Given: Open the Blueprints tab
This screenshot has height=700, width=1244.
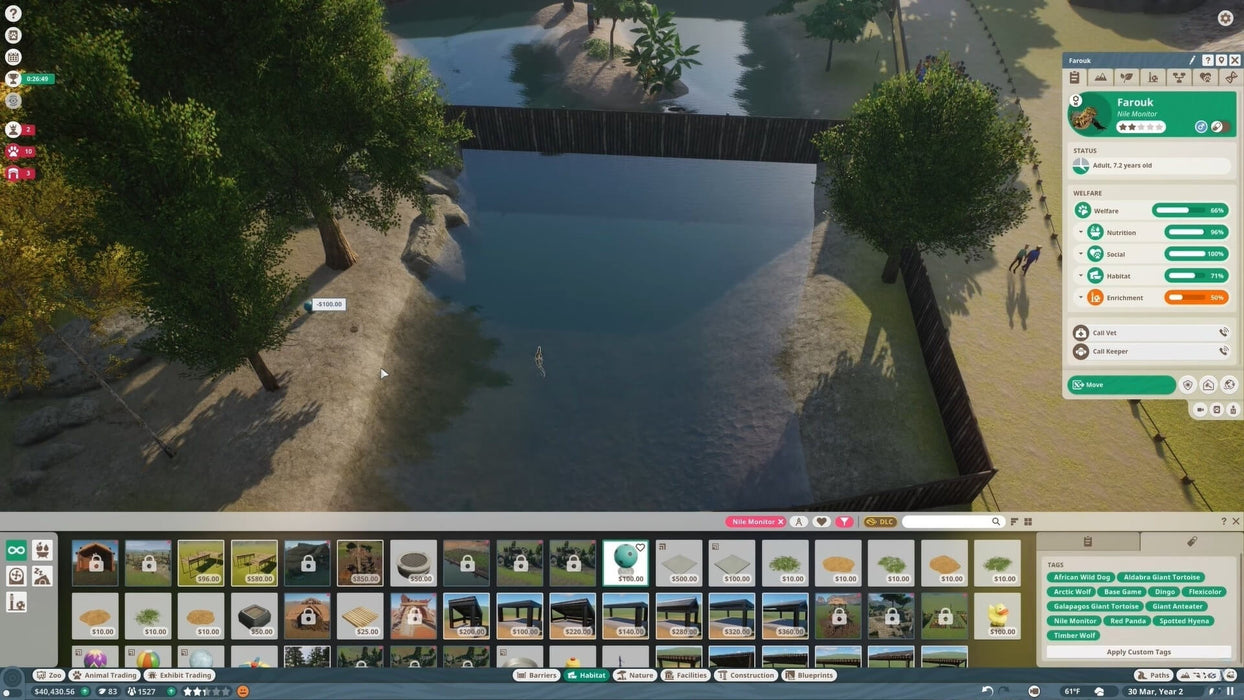Looking at the screenshot, I should [809, 675].
